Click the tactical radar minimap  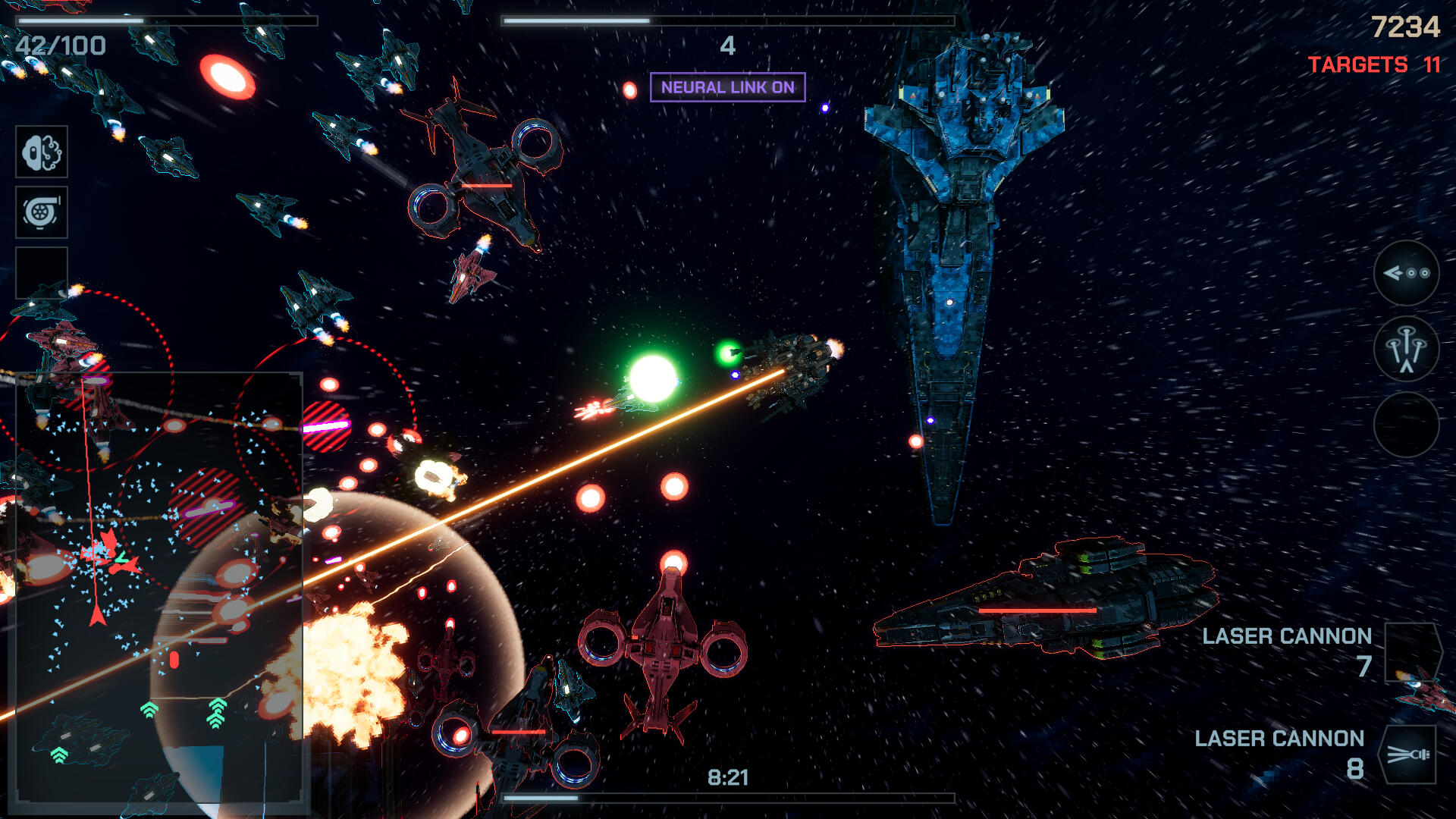click(x=159, y=588)
